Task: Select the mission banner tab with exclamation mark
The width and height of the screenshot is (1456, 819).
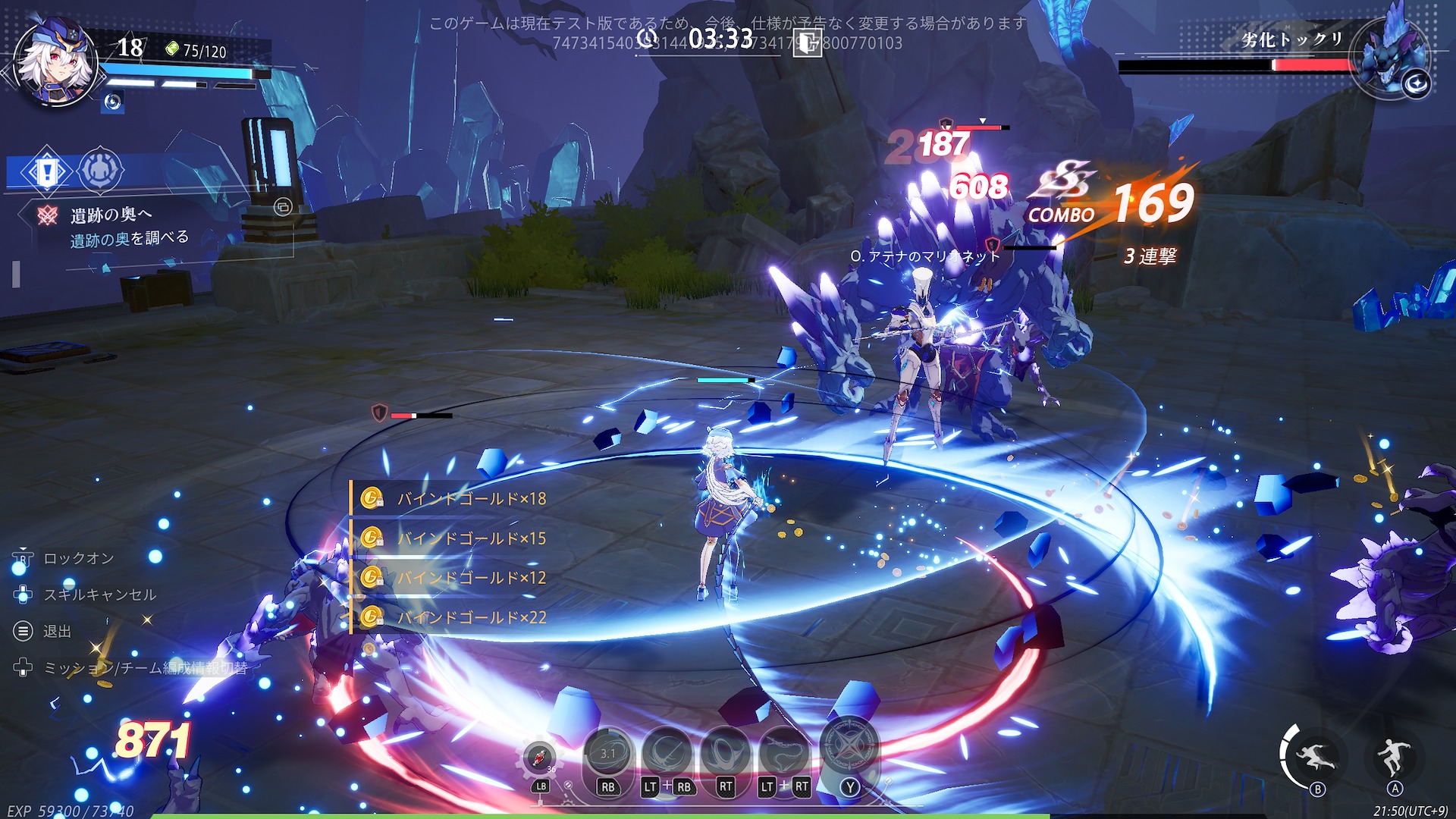Action: 47,171
